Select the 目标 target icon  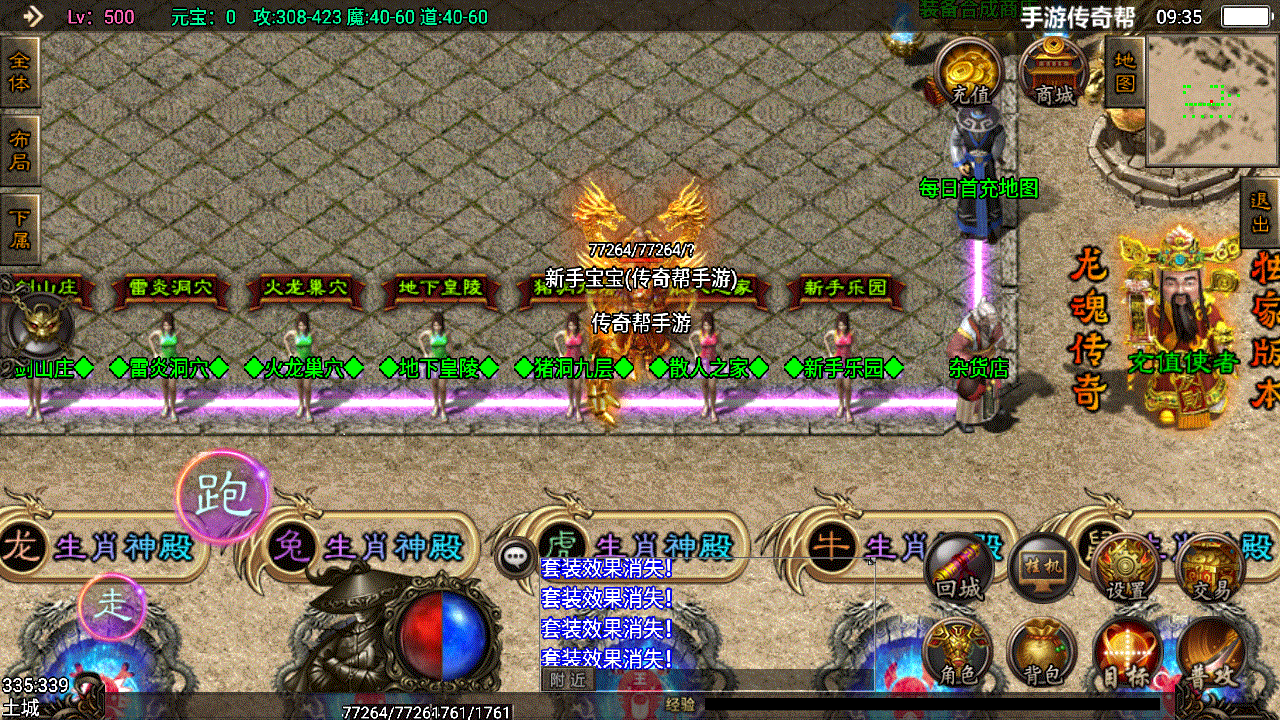tap(1125, 652)
